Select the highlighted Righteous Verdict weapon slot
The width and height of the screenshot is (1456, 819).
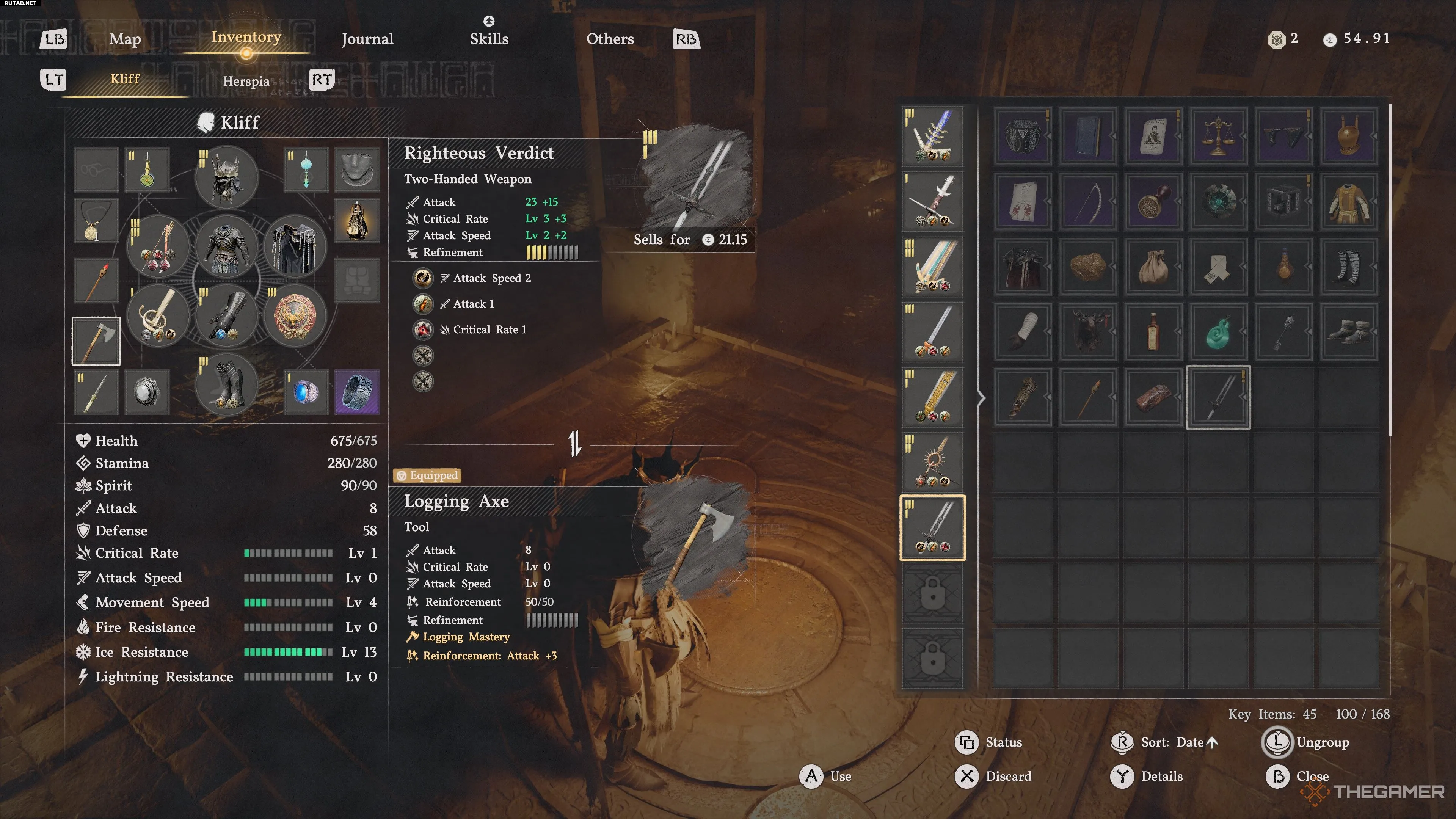pos(932,527)
